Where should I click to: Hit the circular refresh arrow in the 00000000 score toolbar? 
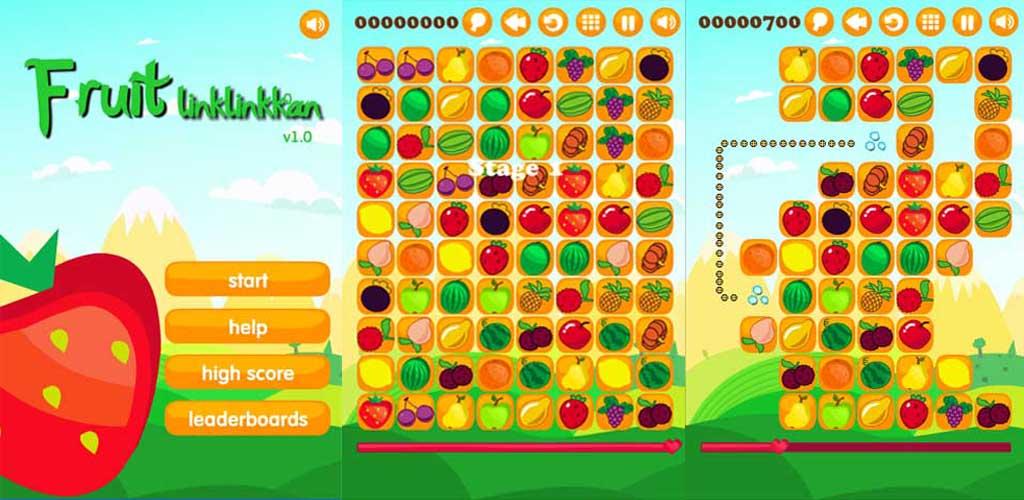(x=552, y=21)
